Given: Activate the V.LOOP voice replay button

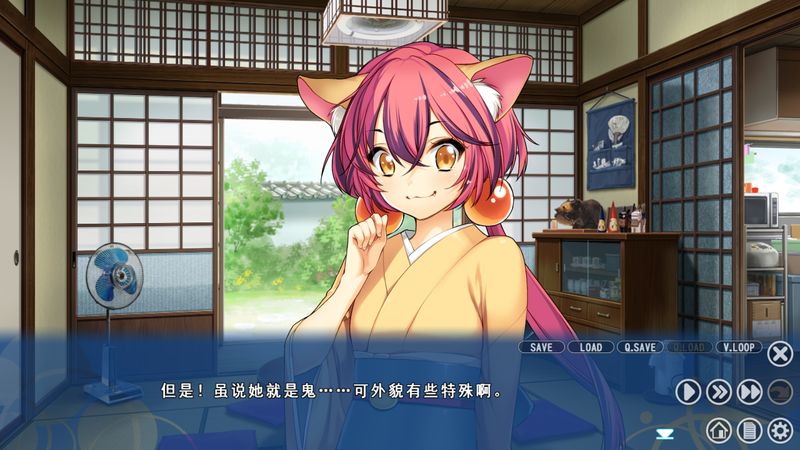Looking at the screenshot, I should coord(739,347).
